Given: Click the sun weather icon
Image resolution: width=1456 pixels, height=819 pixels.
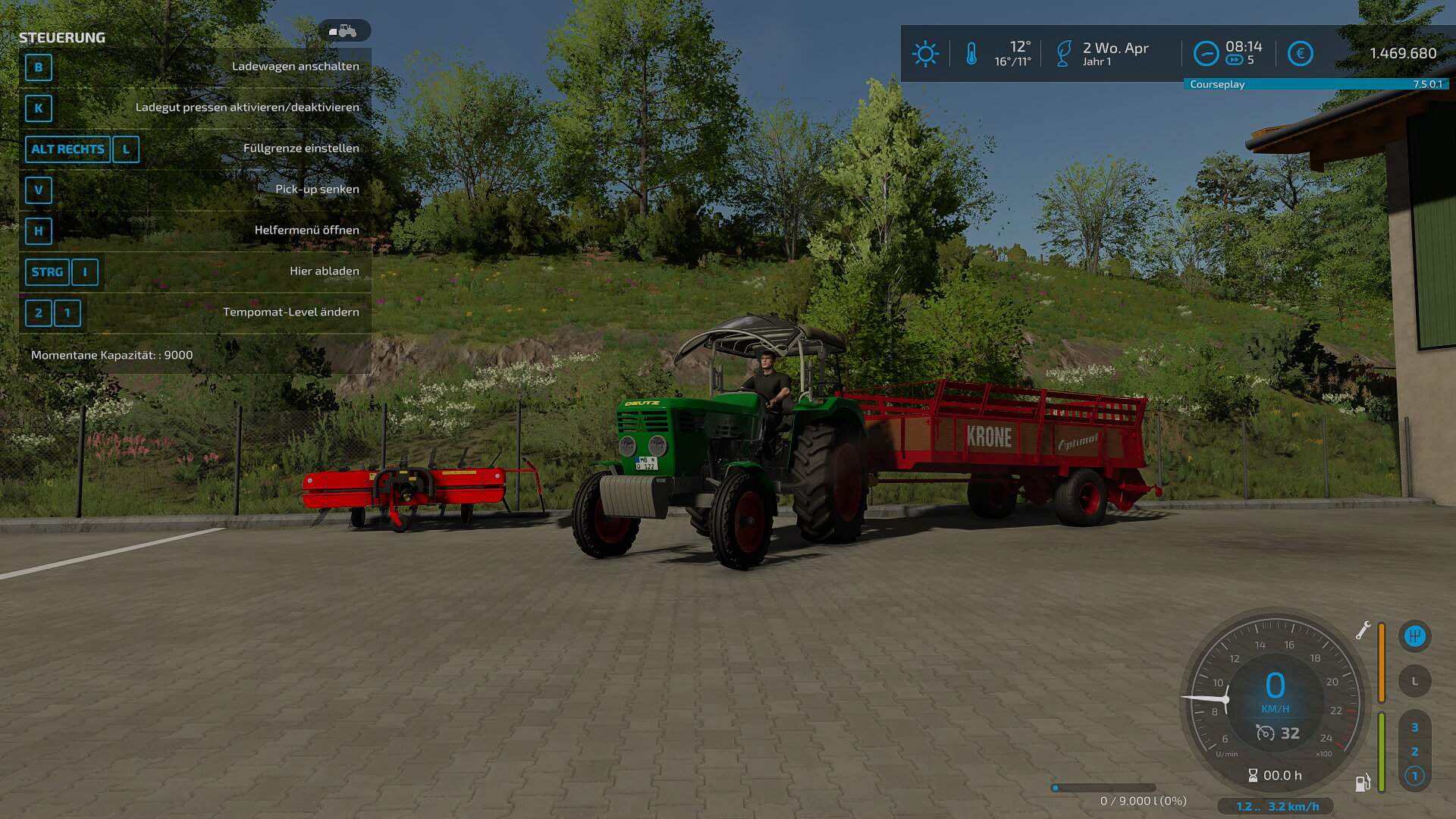Looking at the screenshot, I should coord(925,54).
